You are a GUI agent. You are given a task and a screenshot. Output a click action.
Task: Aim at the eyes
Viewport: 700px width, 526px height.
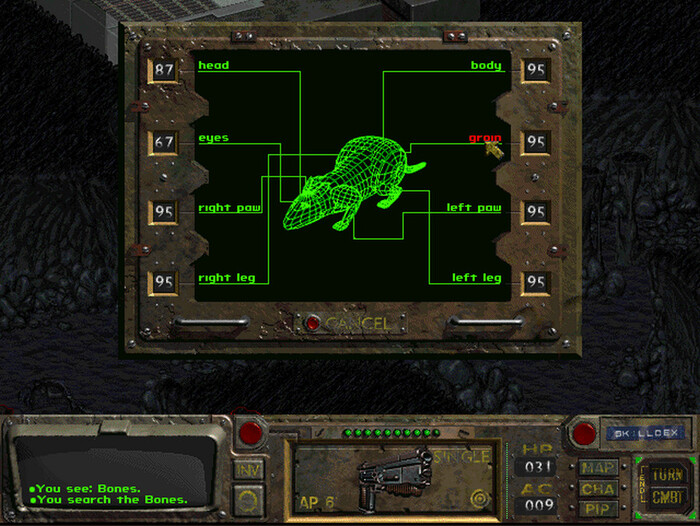(x=213, y=138)
